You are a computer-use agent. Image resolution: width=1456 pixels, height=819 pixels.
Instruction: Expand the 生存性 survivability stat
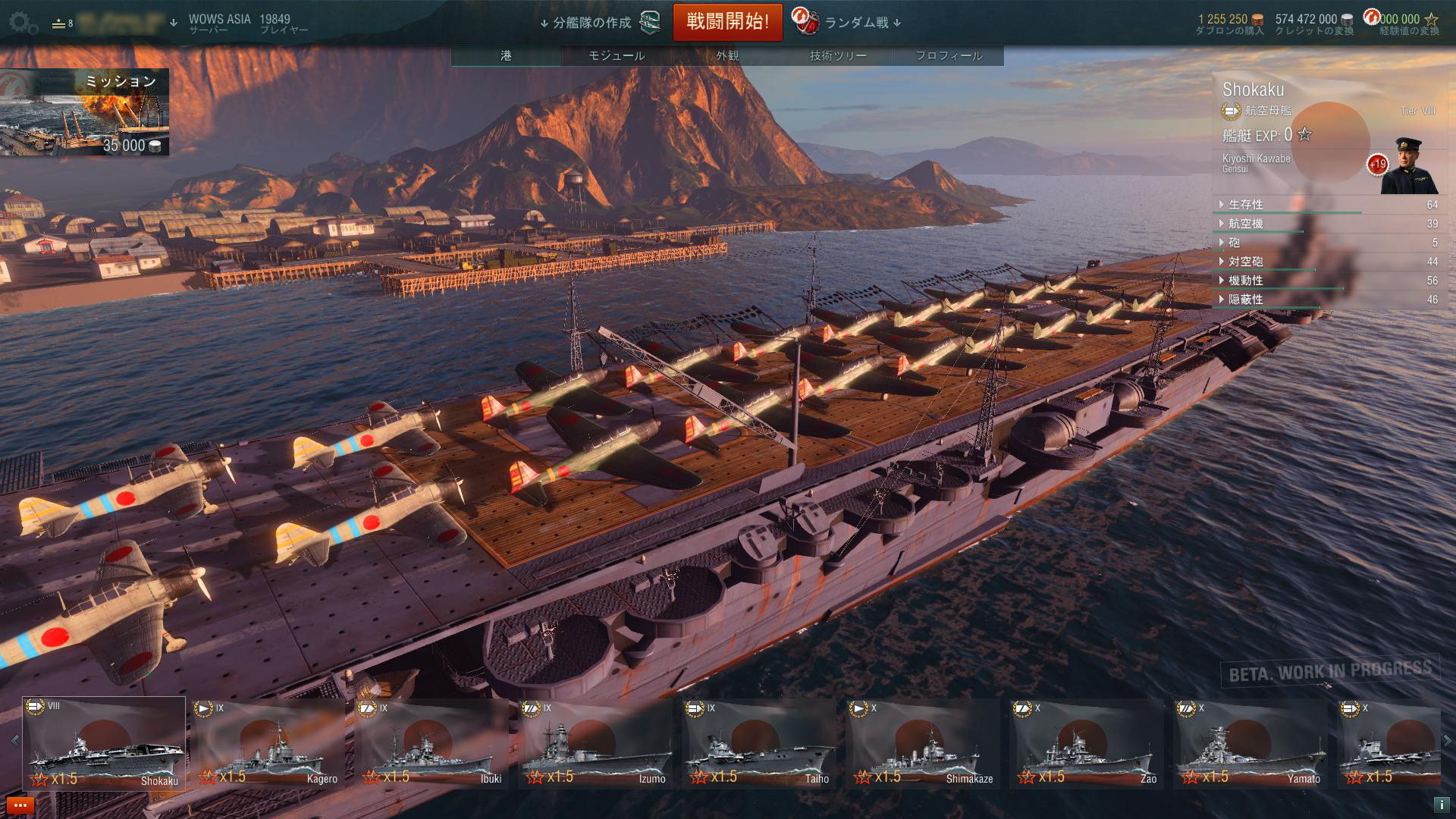tap(1245, 205)
